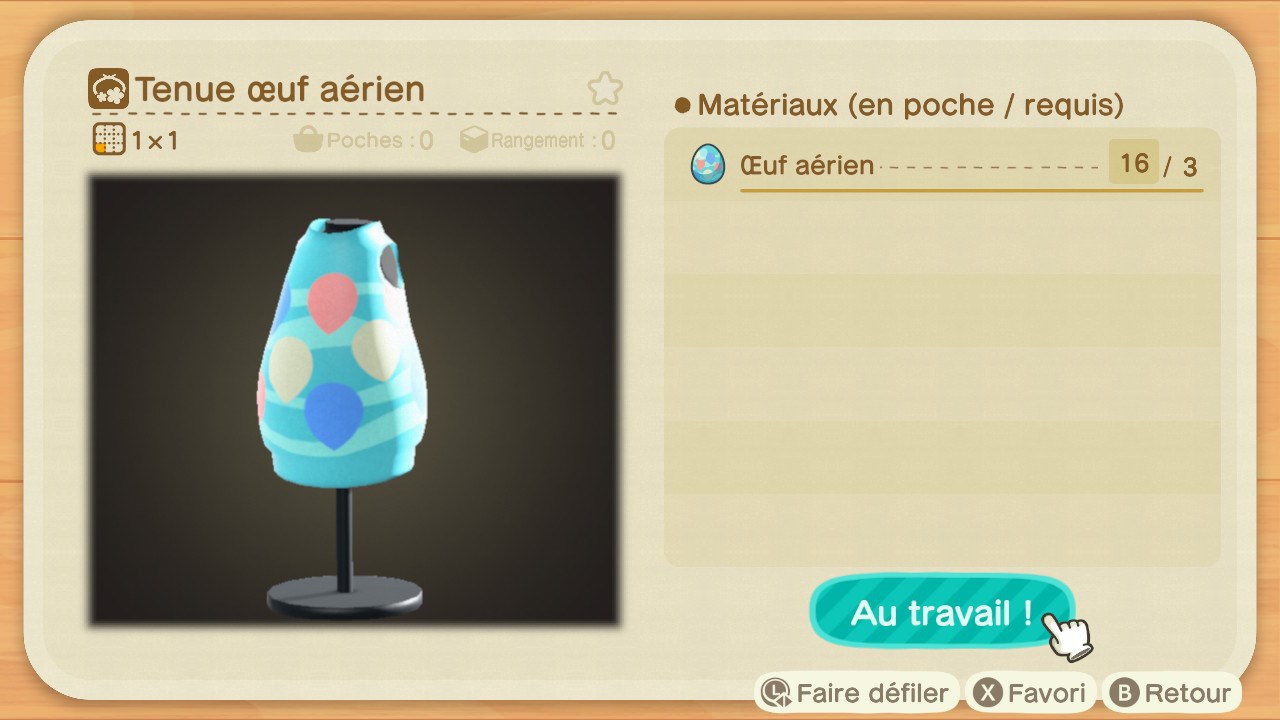This screenshot has width=1280, height=720.
Task: Enable favorite status via the star outline
Action: click(604, 88)
